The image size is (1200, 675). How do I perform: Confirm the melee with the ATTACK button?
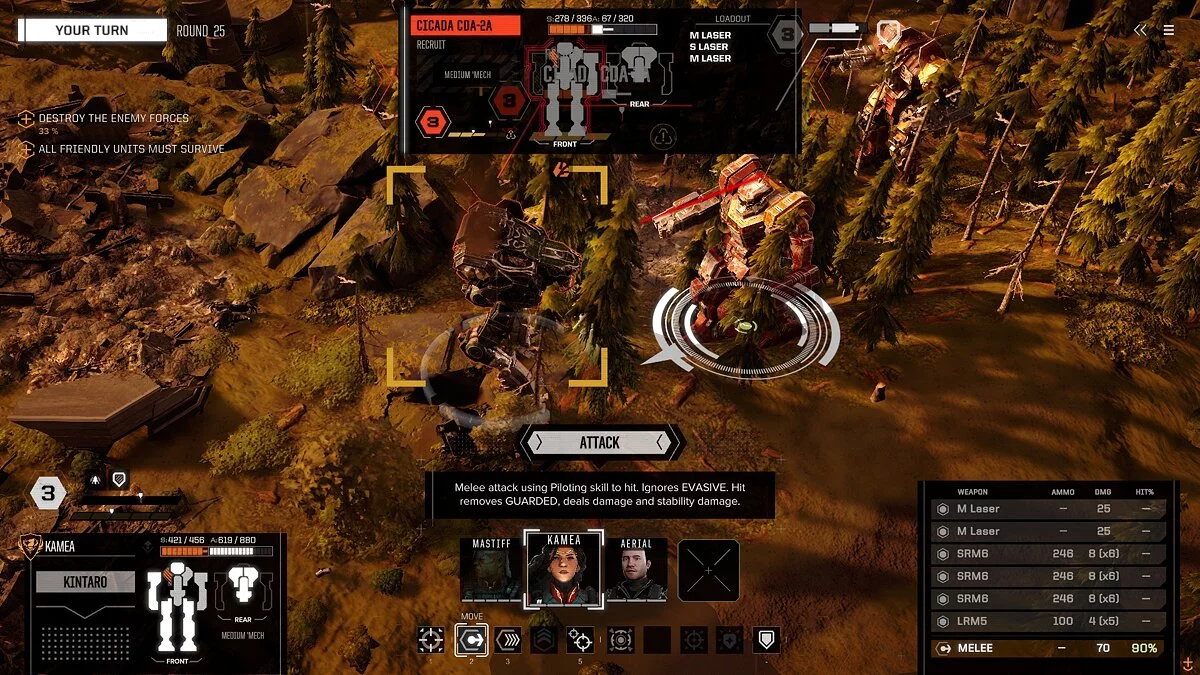(600, 442)
